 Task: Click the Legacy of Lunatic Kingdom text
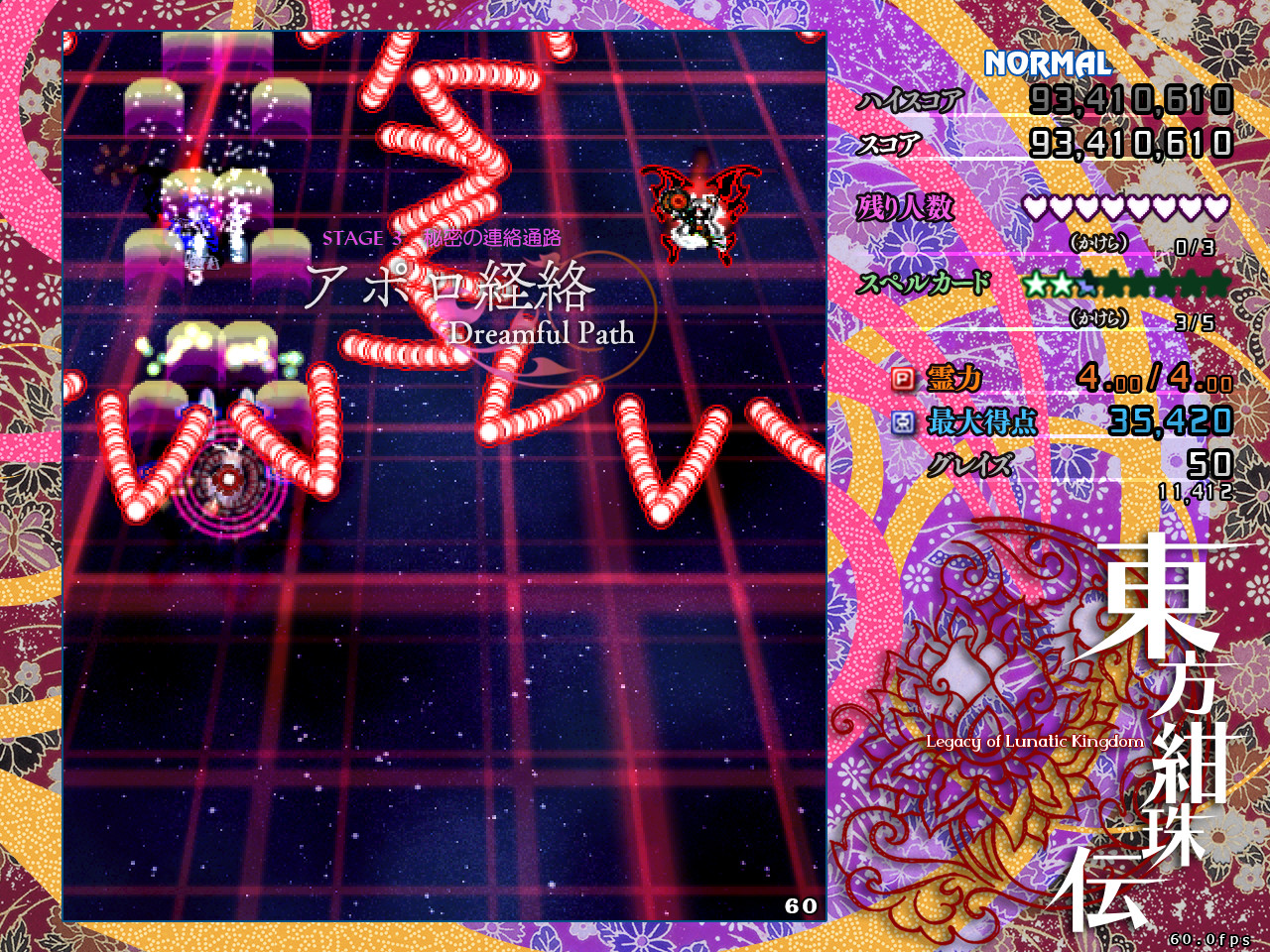pyautogui.click(x=1030, y=741)
